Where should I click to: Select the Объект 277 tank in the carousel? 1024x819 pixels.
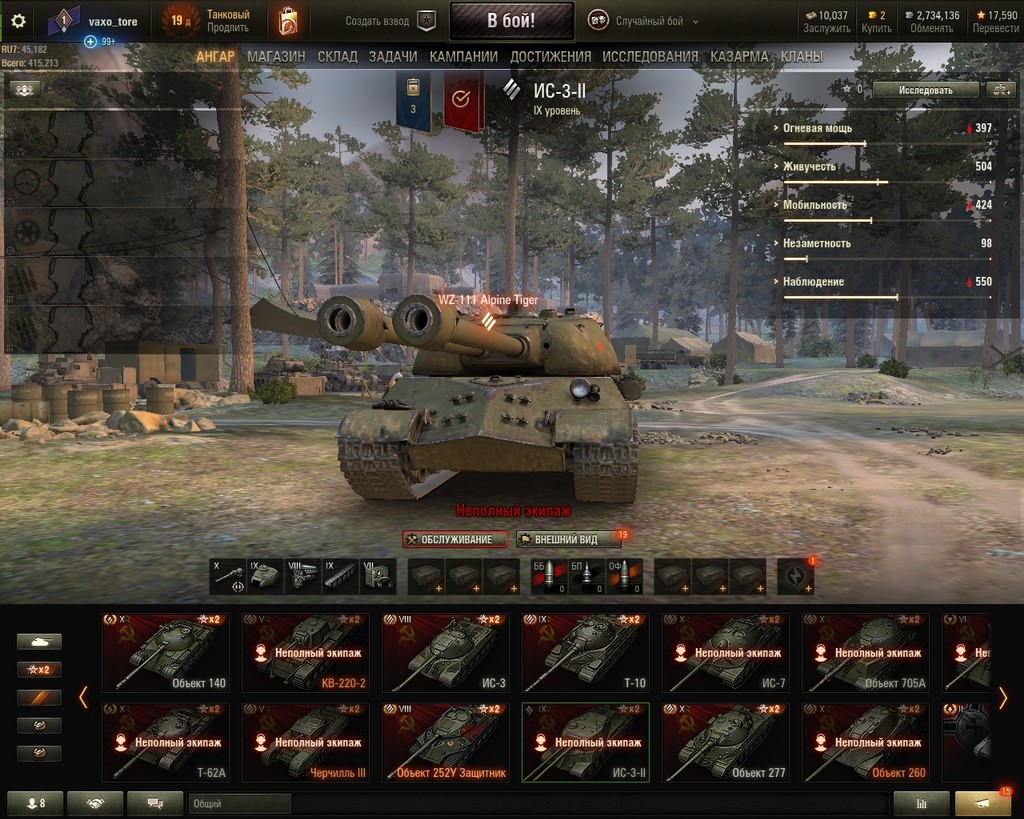[725, 742]
